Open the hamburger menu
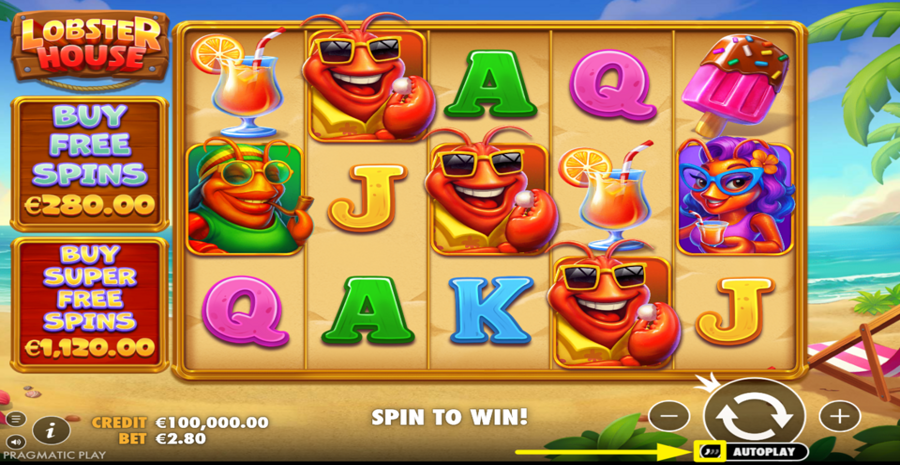 (x=16, y=419)
